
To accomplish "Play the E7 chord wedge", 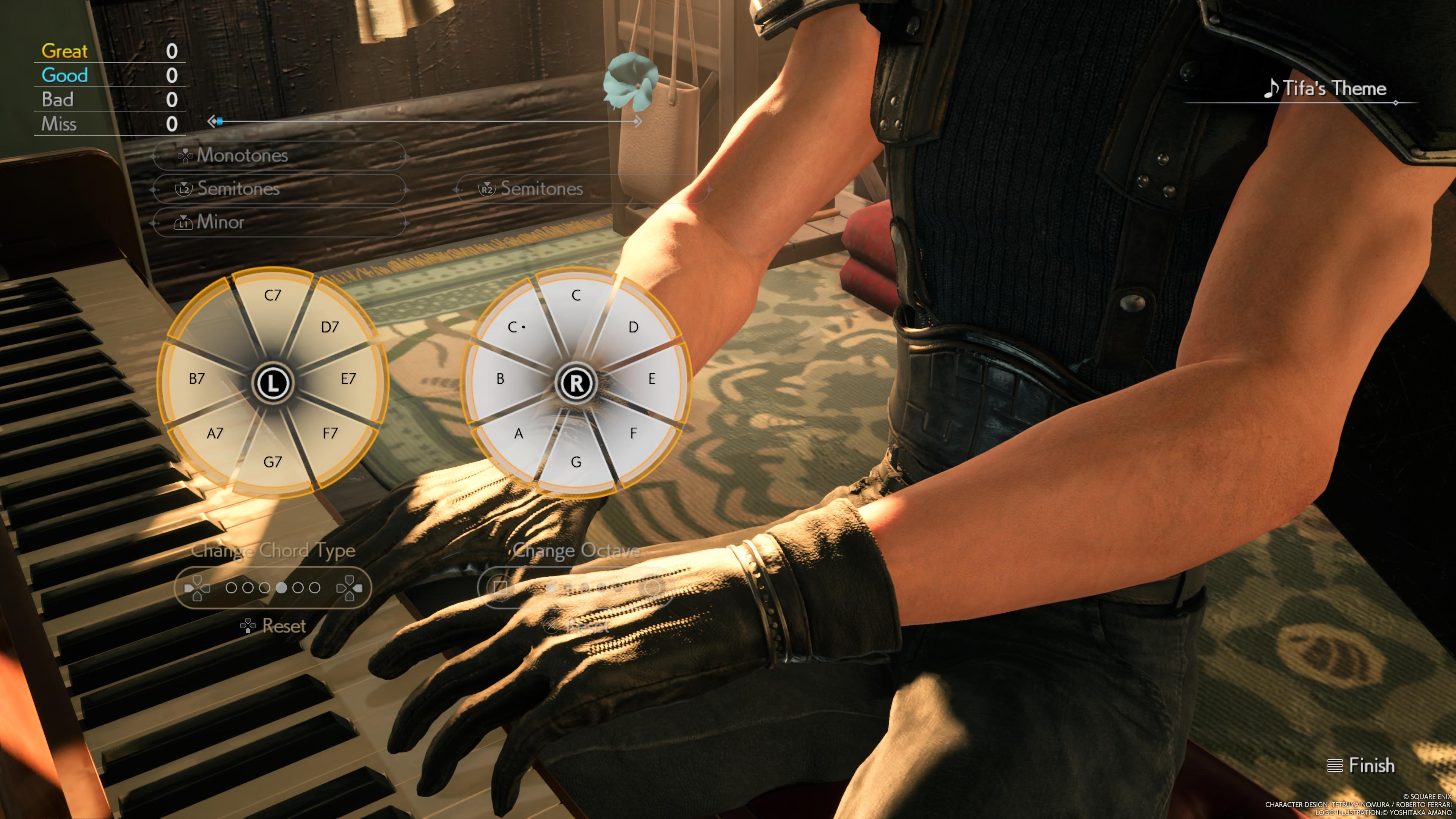I will click(x=348, y=379).
